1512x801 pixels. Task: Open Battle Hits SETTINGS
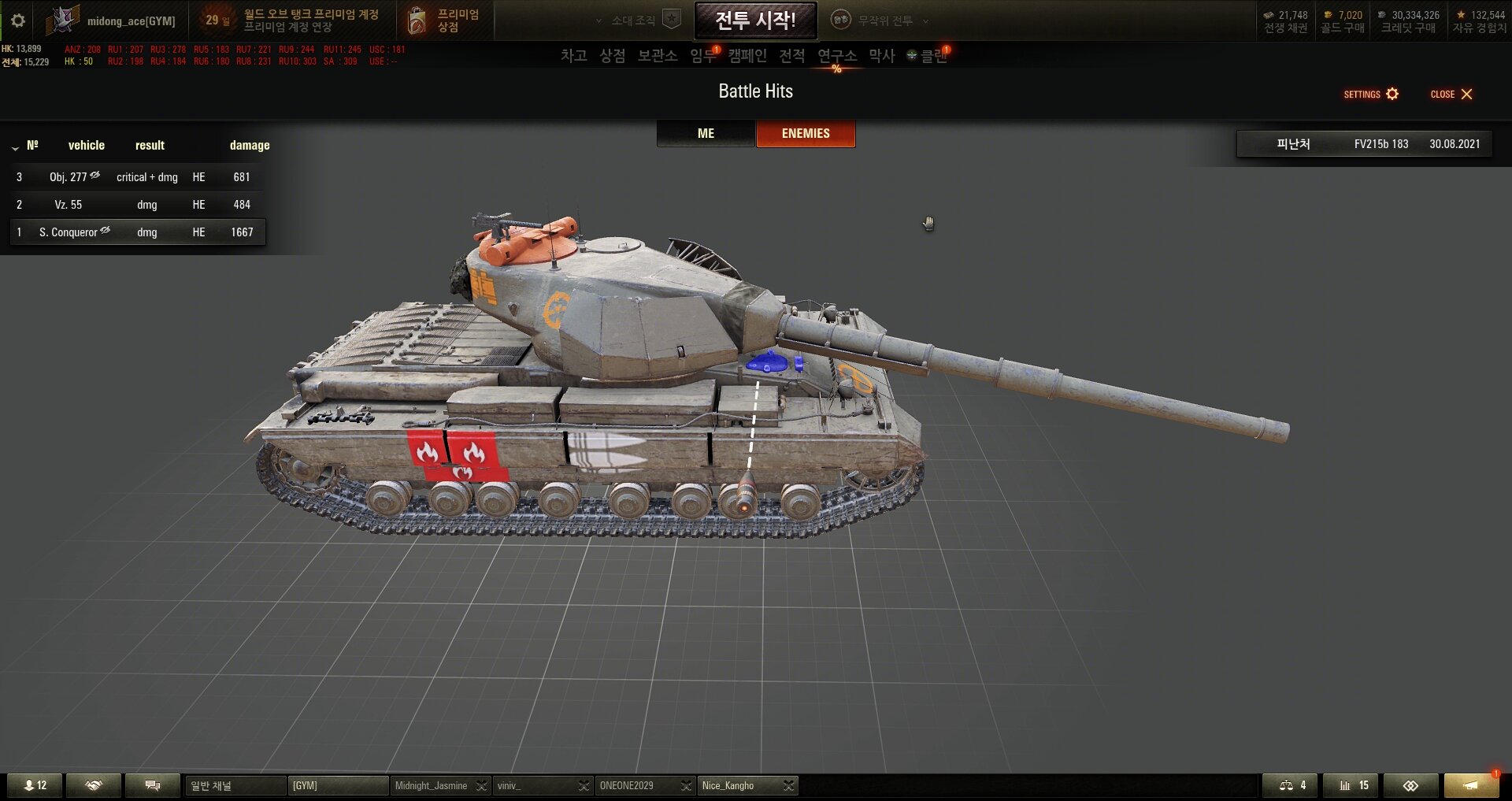tap(1370, 95)
